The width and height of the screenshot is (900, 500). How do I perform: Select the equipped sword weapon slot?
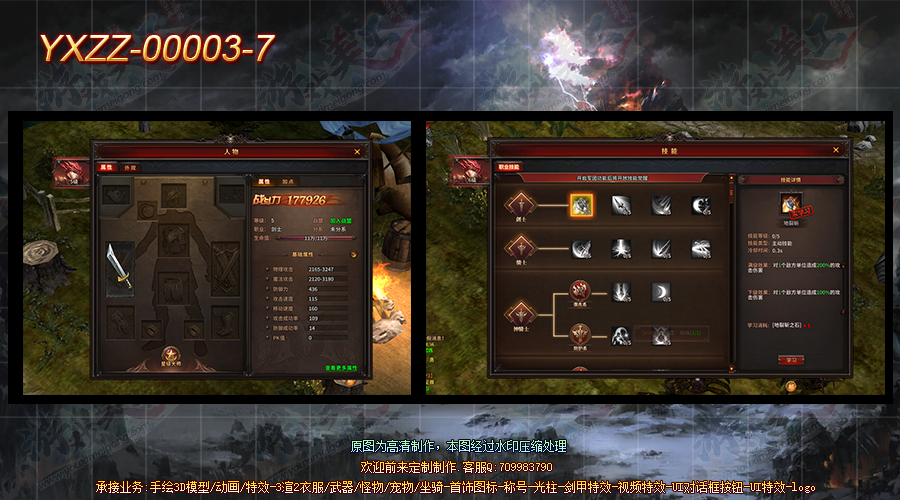click(x=120, y=266)
